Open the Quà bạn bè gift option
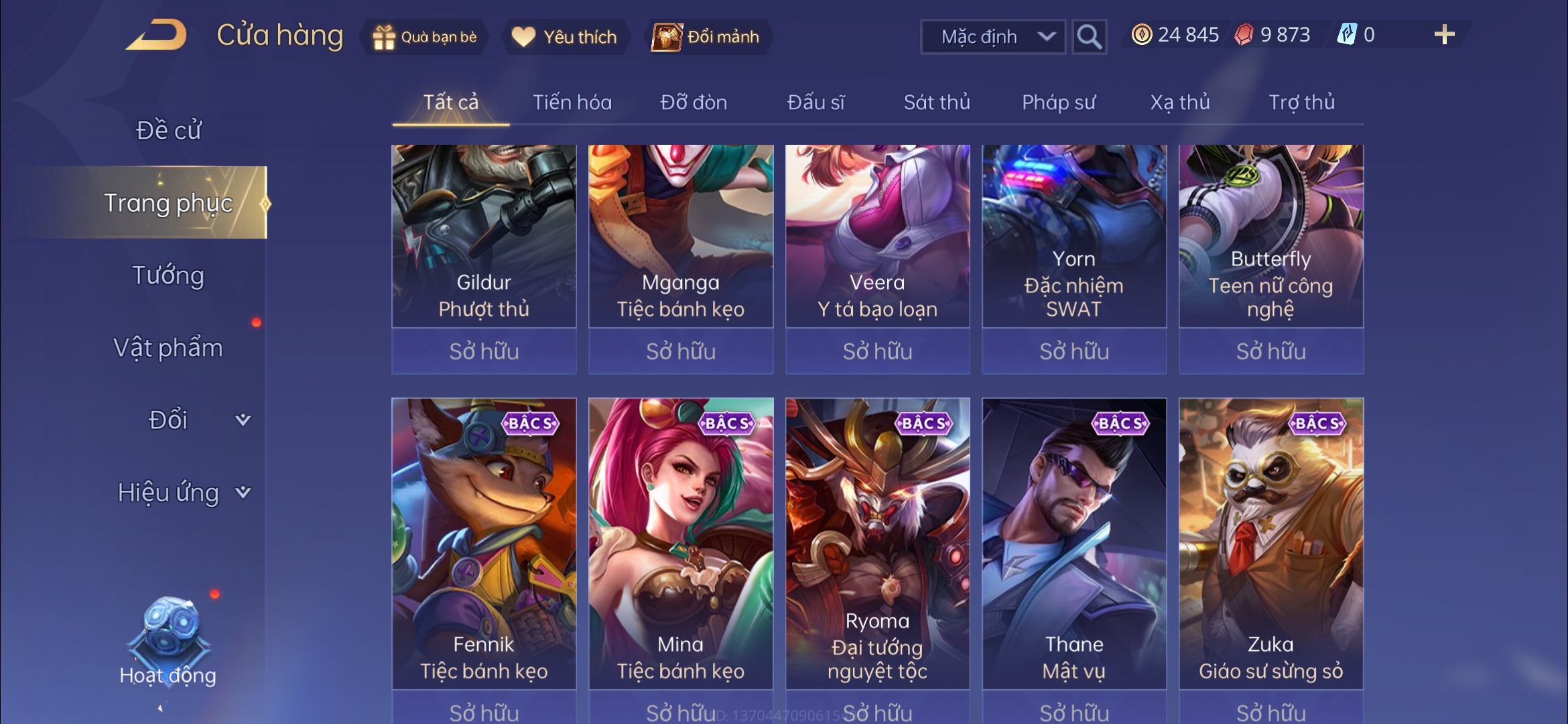Screen dimensions: 1568x724 pos(425,37)
